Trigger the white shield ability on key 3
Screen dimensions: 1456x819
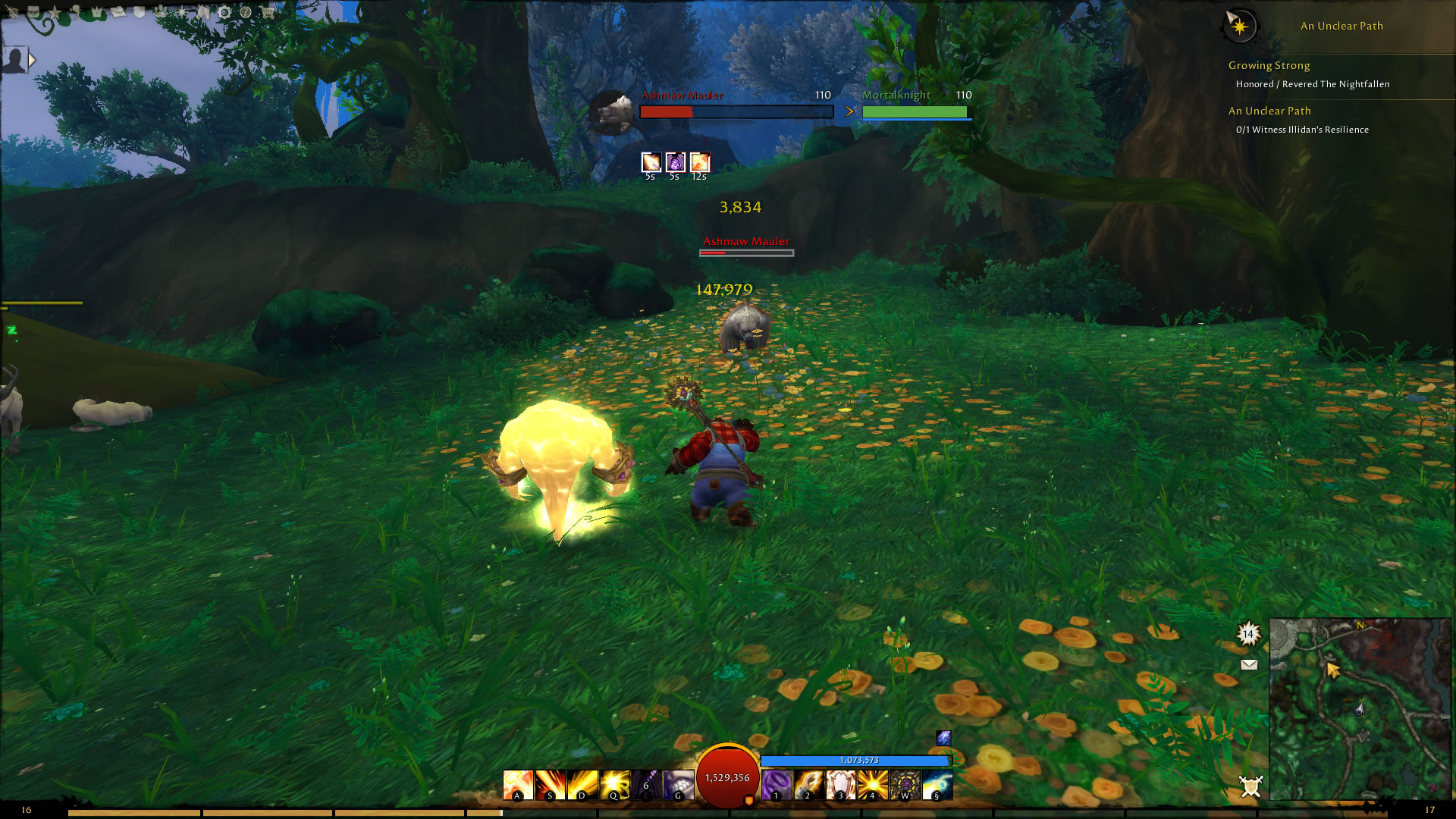pos(840,785)
